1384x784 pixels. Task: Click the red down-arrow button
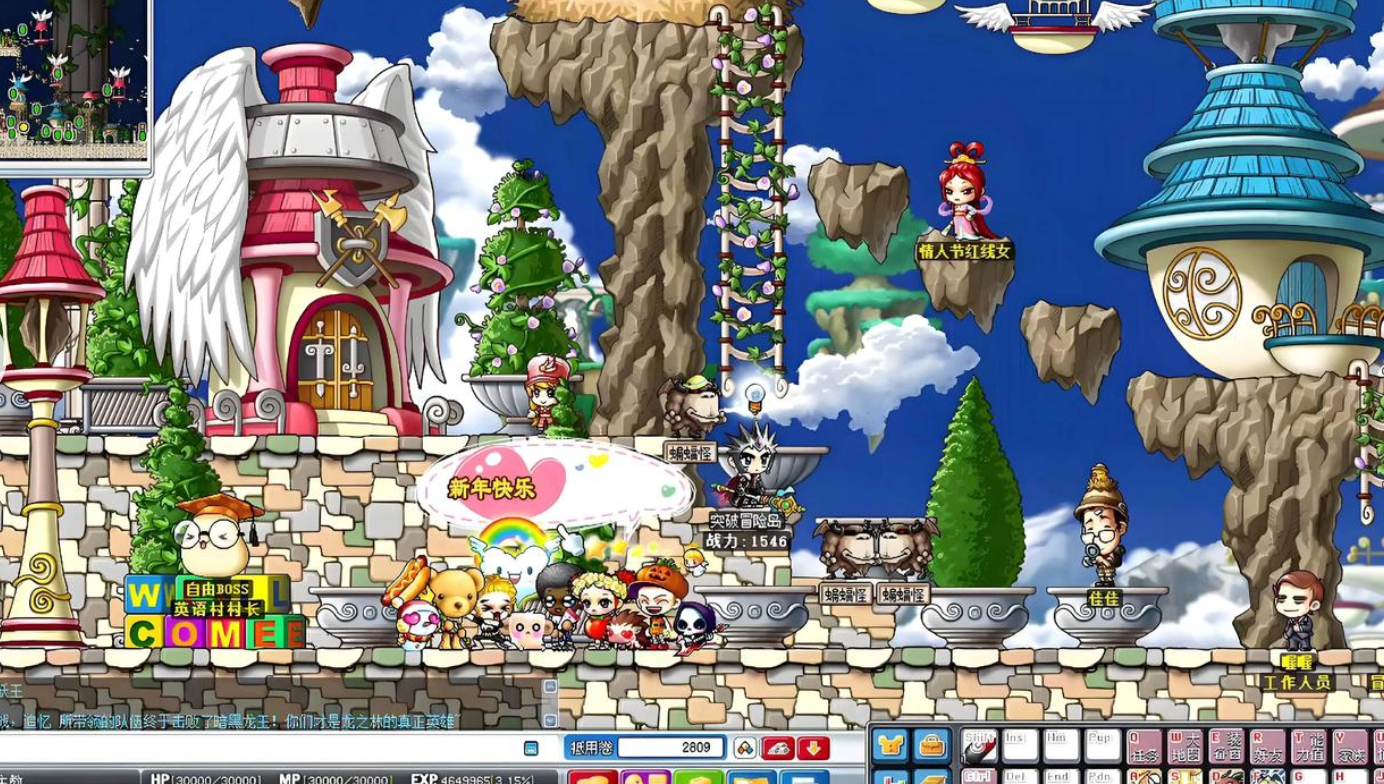(813, 747)
